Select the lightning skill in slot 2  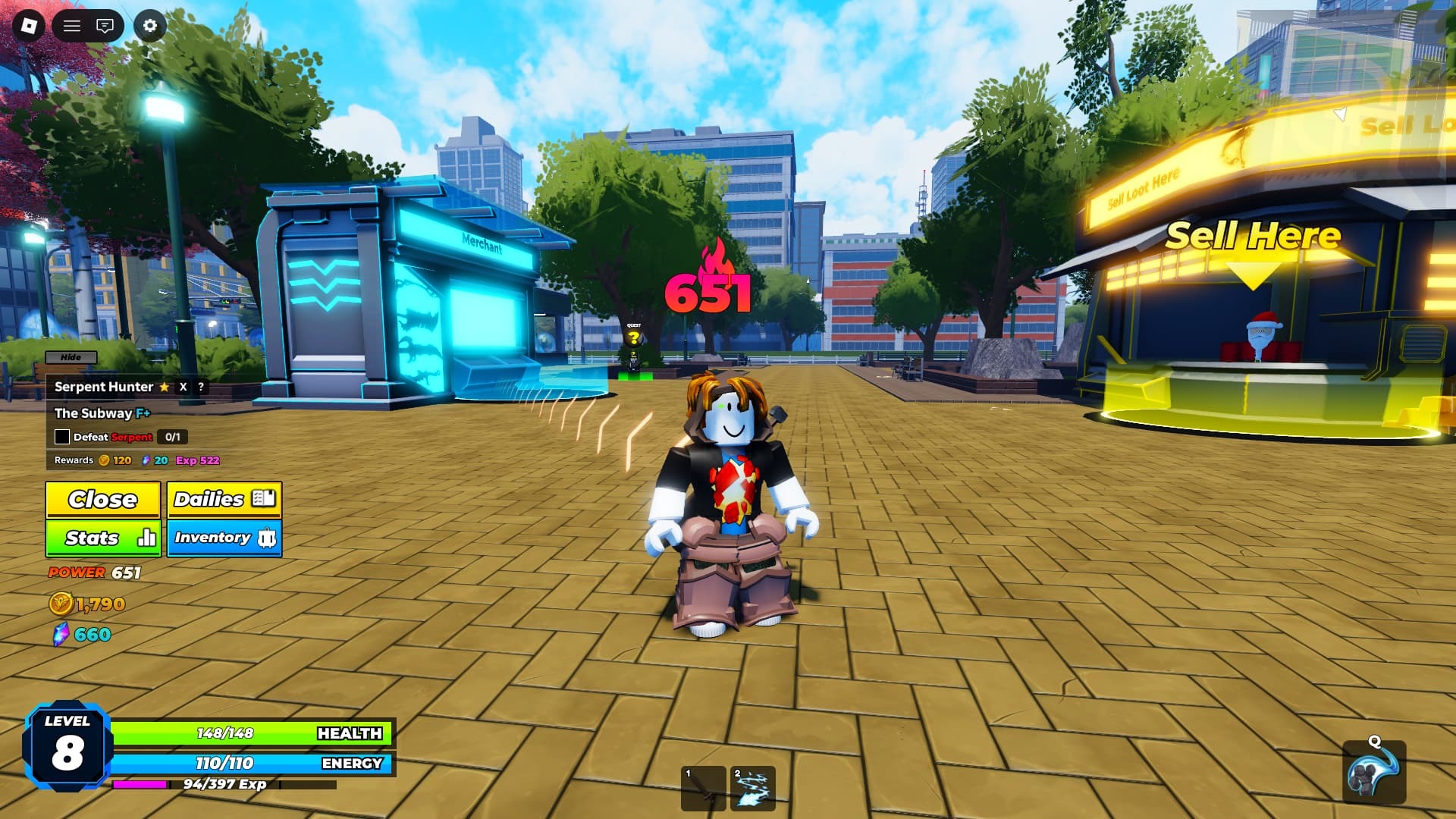(x=752, y=789)
